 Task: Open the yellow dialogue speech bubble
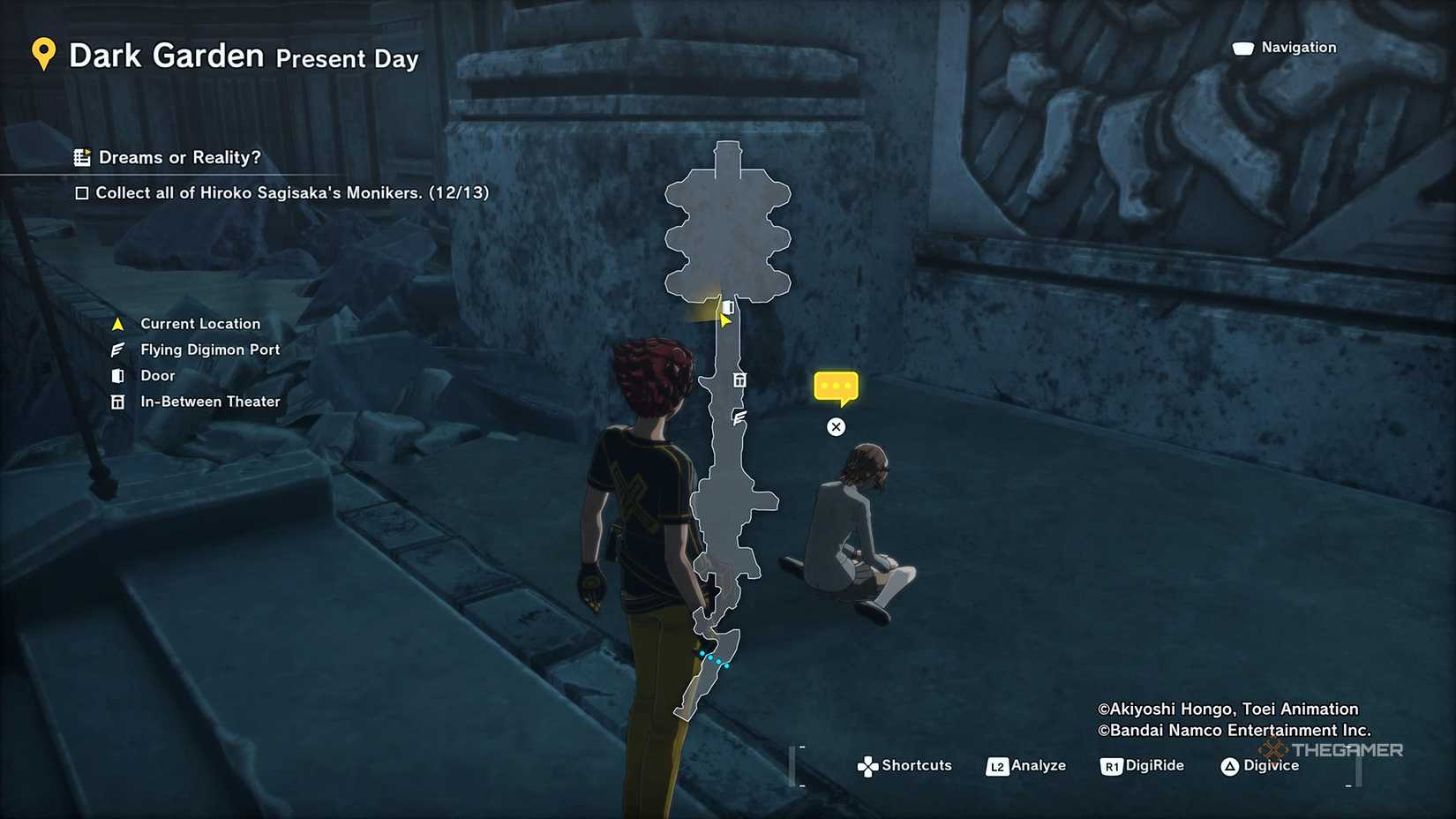(836, 386)
